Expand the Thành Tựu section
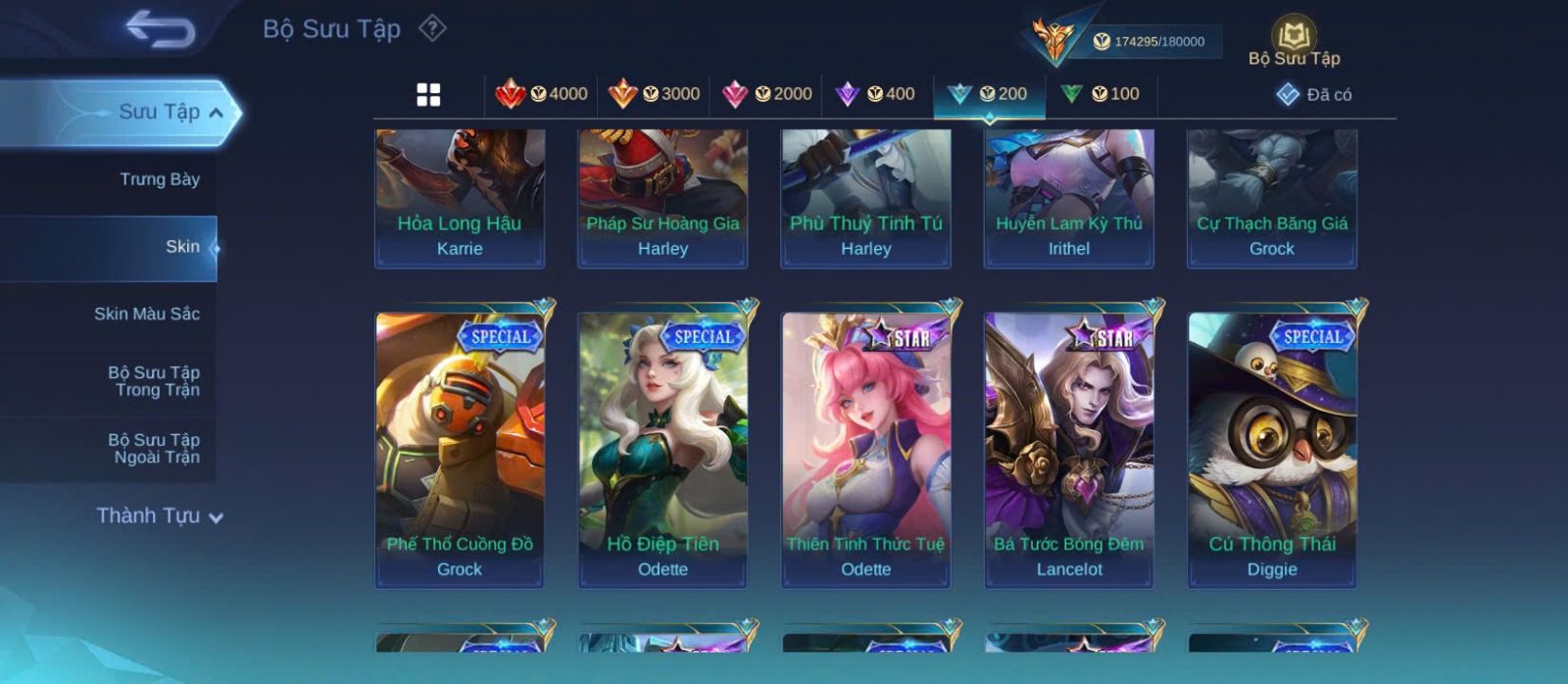This screenshot has height=684, width=1568. point(160,516)
